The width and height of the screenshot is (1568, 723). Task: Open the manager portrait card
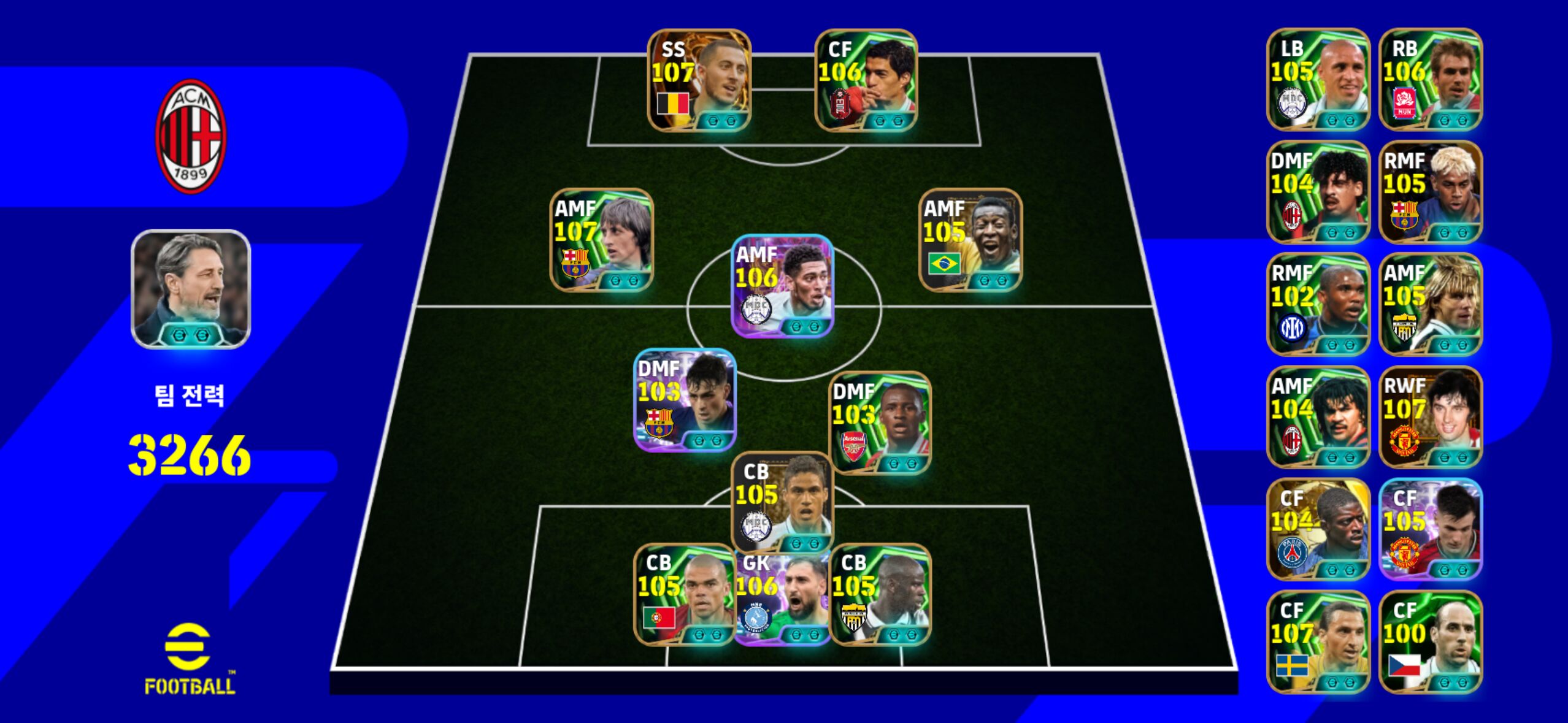pyautogui.click(x=191, y=289)
